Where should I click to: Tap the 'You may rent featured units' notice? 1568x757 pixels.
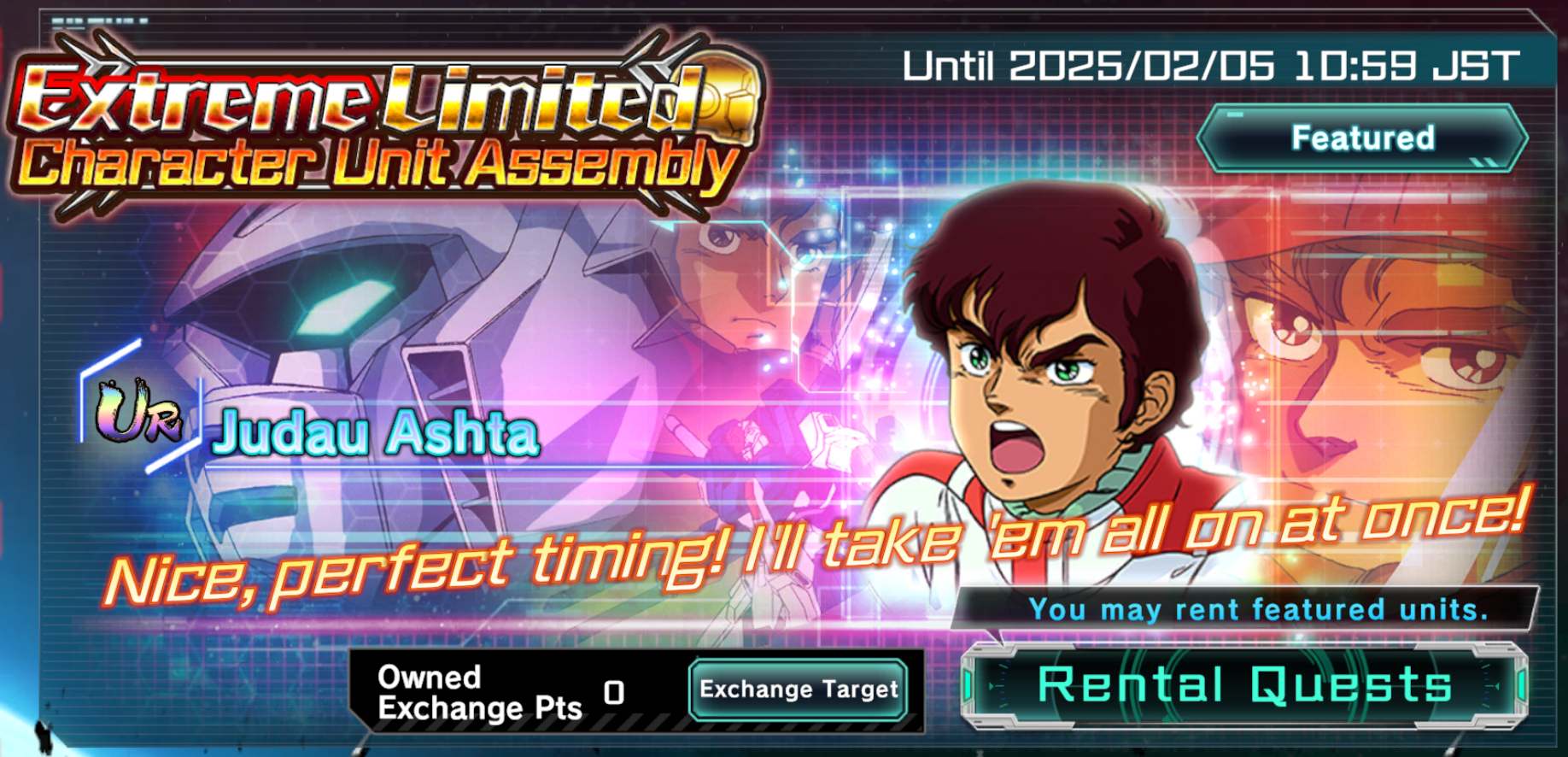(1260, 609)
